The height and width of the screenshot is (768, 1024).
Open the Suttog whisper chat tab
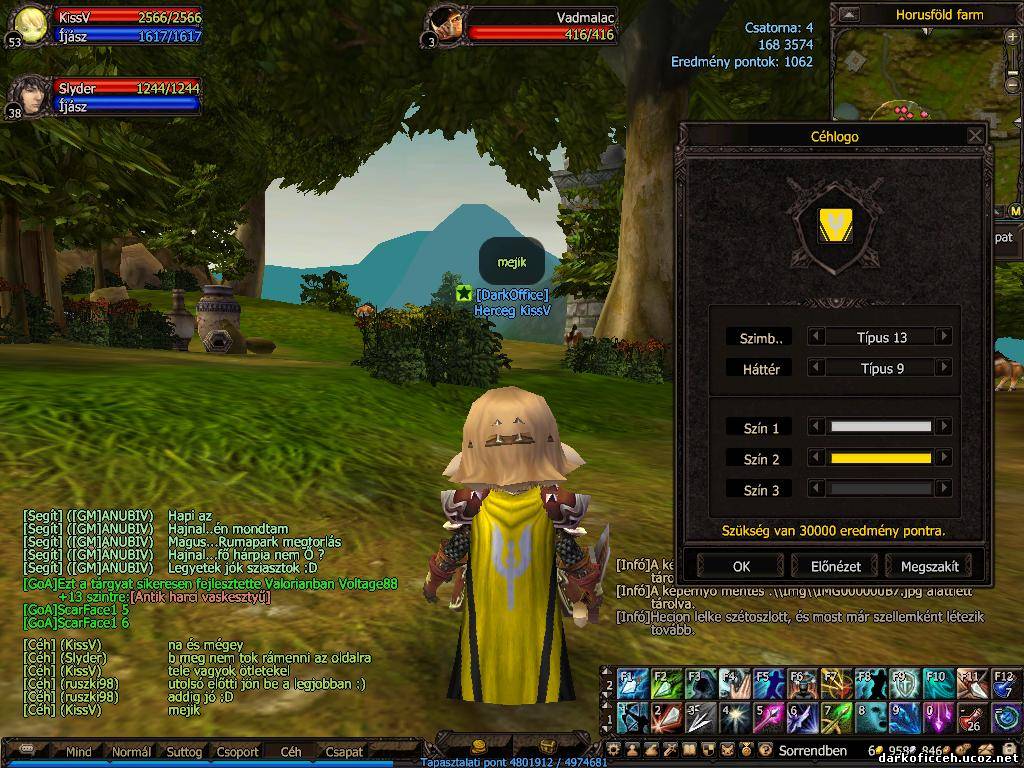(184, 751)
